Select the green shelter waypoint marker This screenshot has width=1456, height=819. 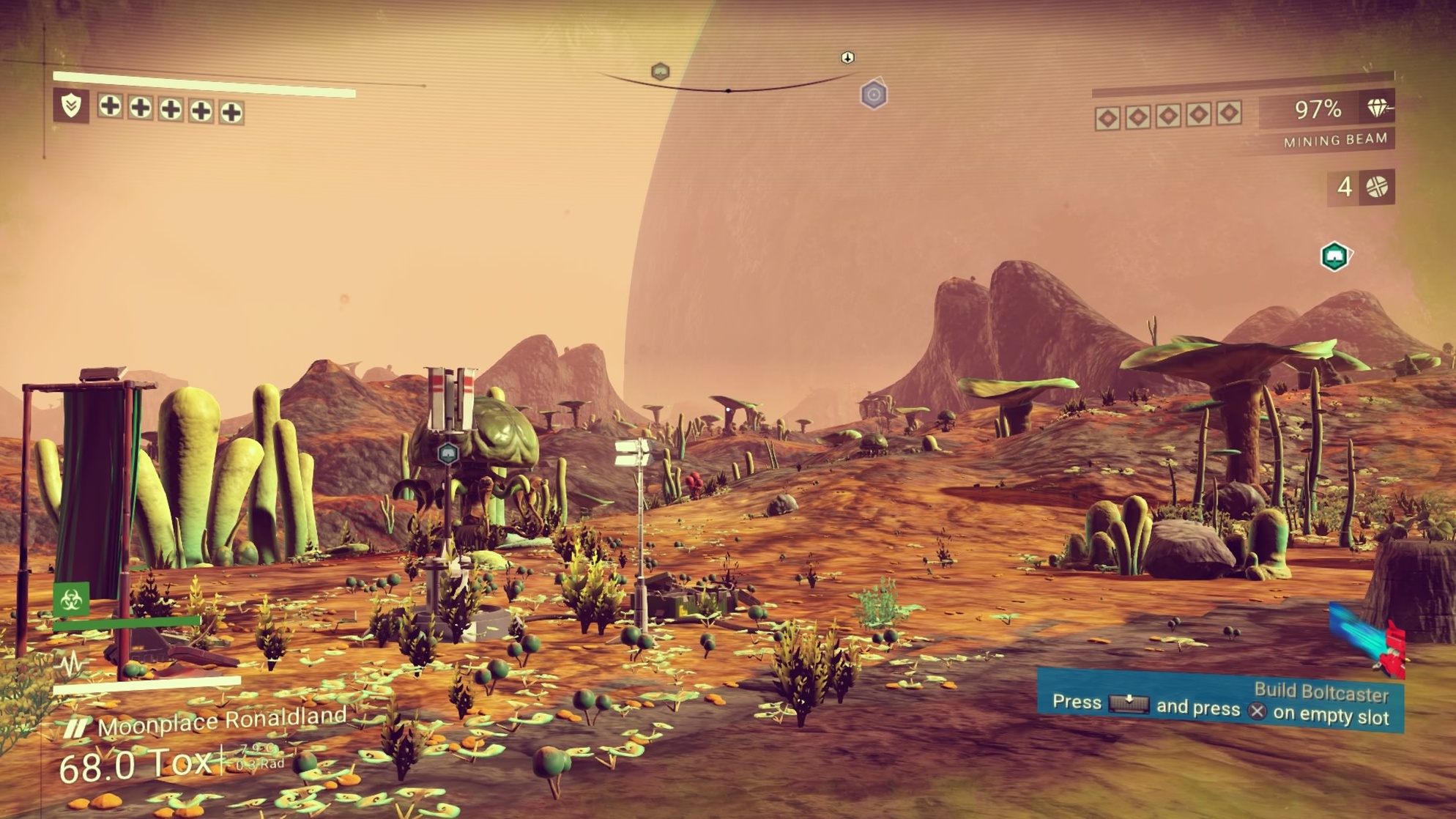tap(1334, 257)
